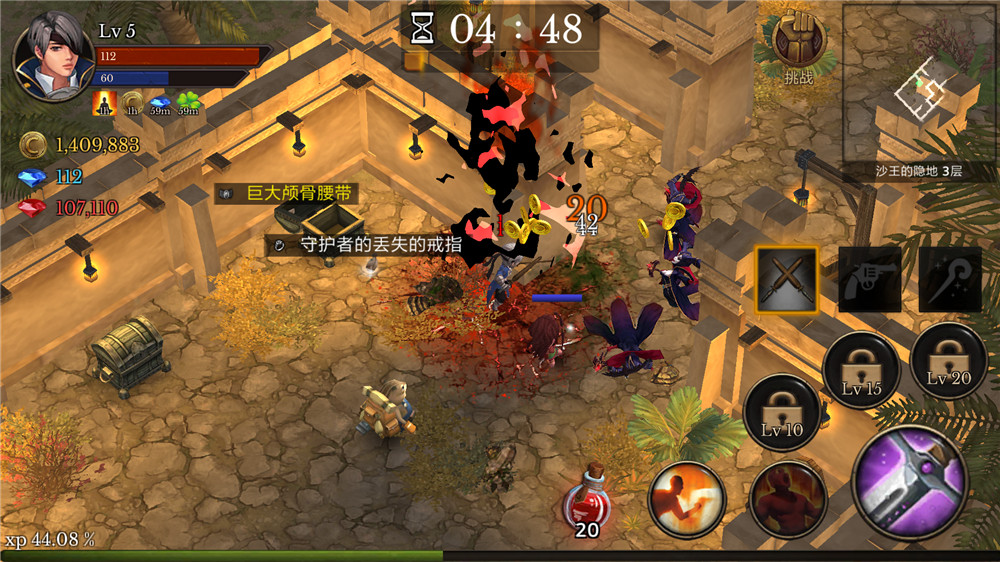The image size is (1000, 562).
Task: Select the crossed swords melee weapon
Action: (x=786, y=279)
